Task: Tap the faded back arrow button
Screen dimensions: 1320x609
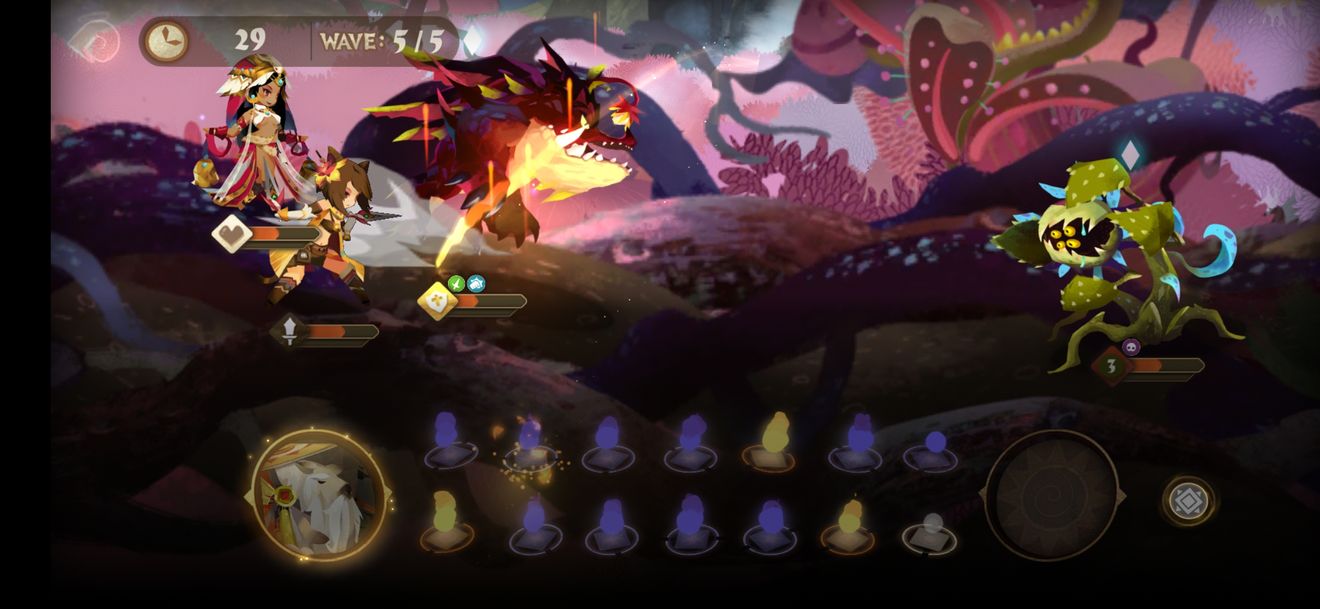Action: coord(95,41)
